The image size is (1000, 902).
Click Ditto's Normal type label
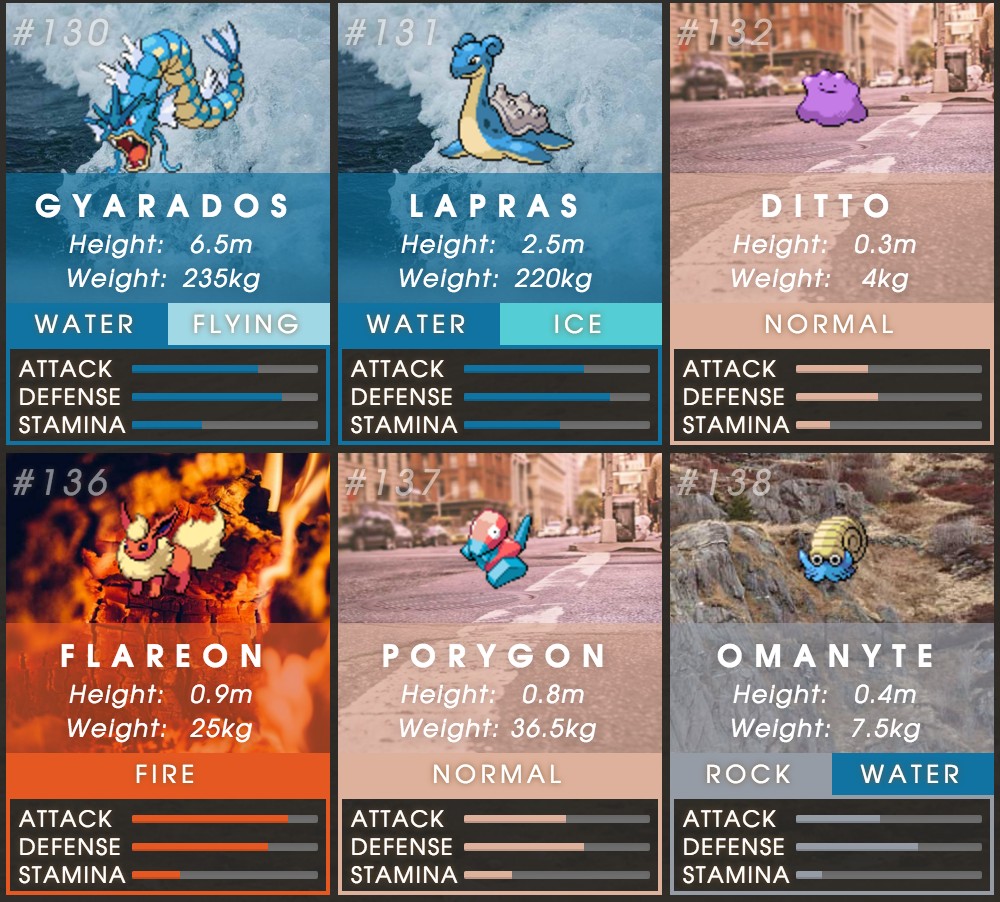831,324
